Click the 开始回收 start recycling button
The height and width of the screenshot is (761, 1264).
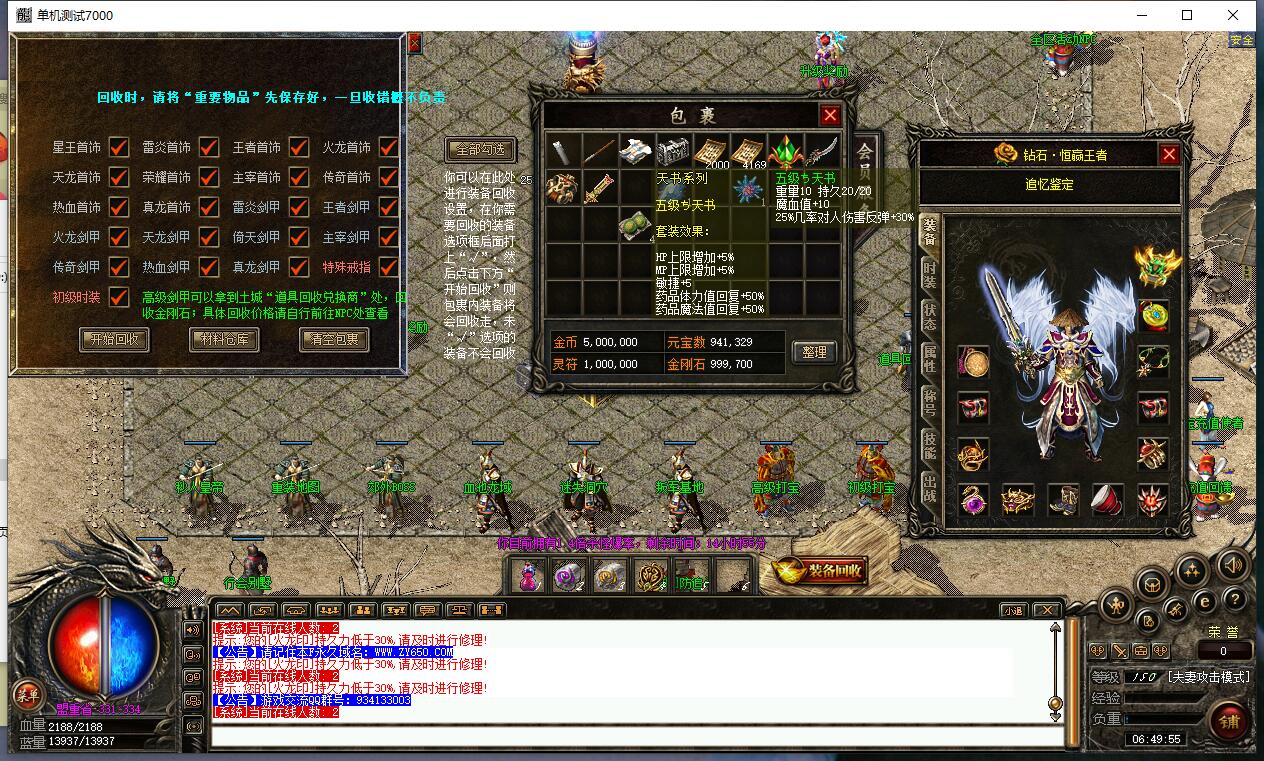[114, 340]
